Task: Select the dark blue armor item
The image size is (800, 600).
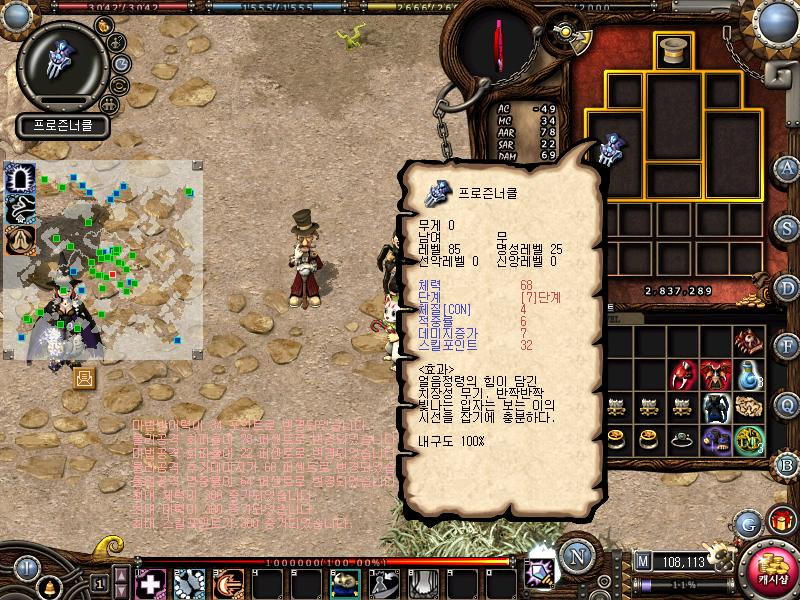Action: 715,408
